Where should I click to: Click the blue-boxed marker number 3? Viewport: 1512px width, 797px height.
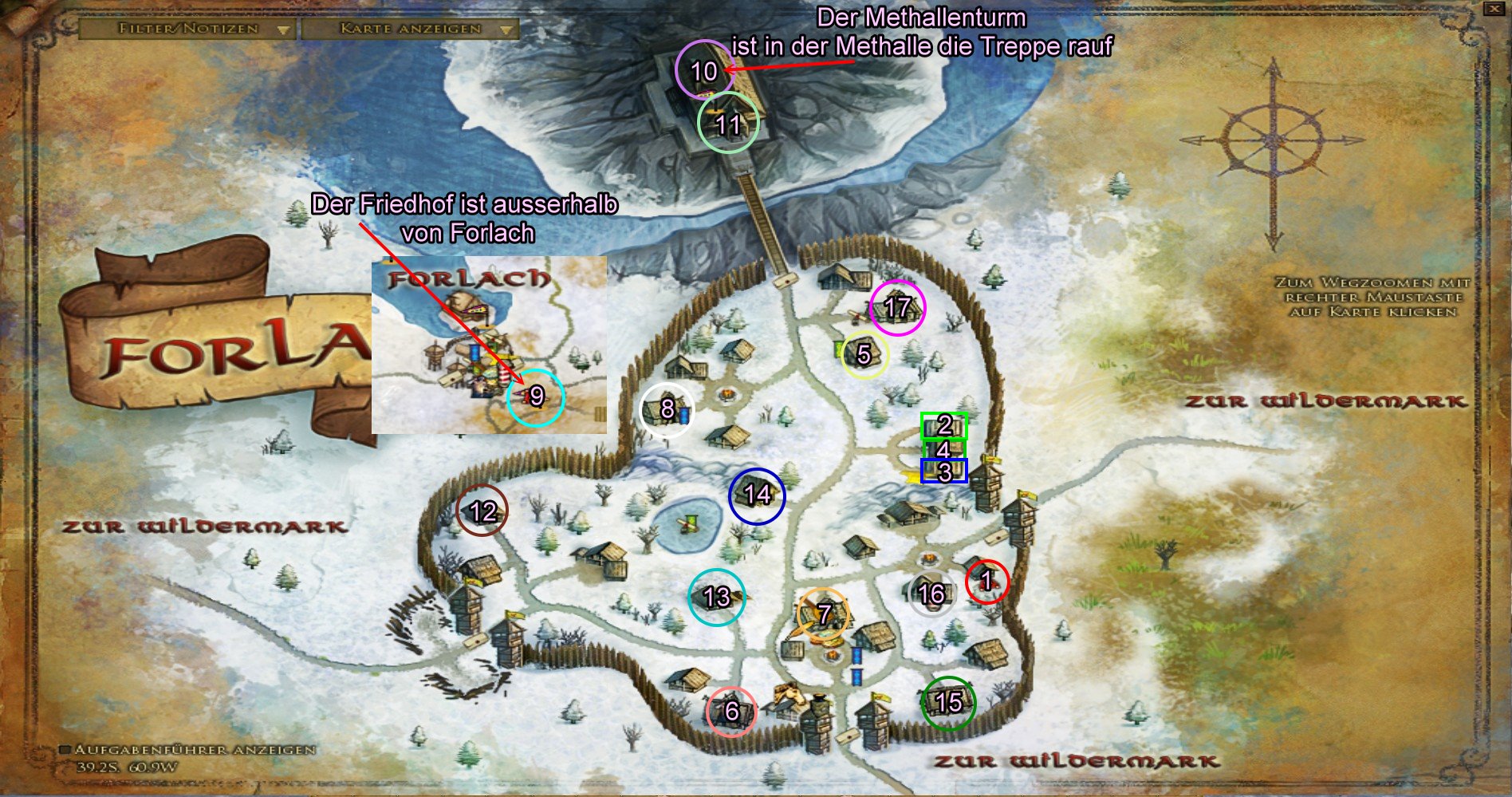(x=944, y=471)
